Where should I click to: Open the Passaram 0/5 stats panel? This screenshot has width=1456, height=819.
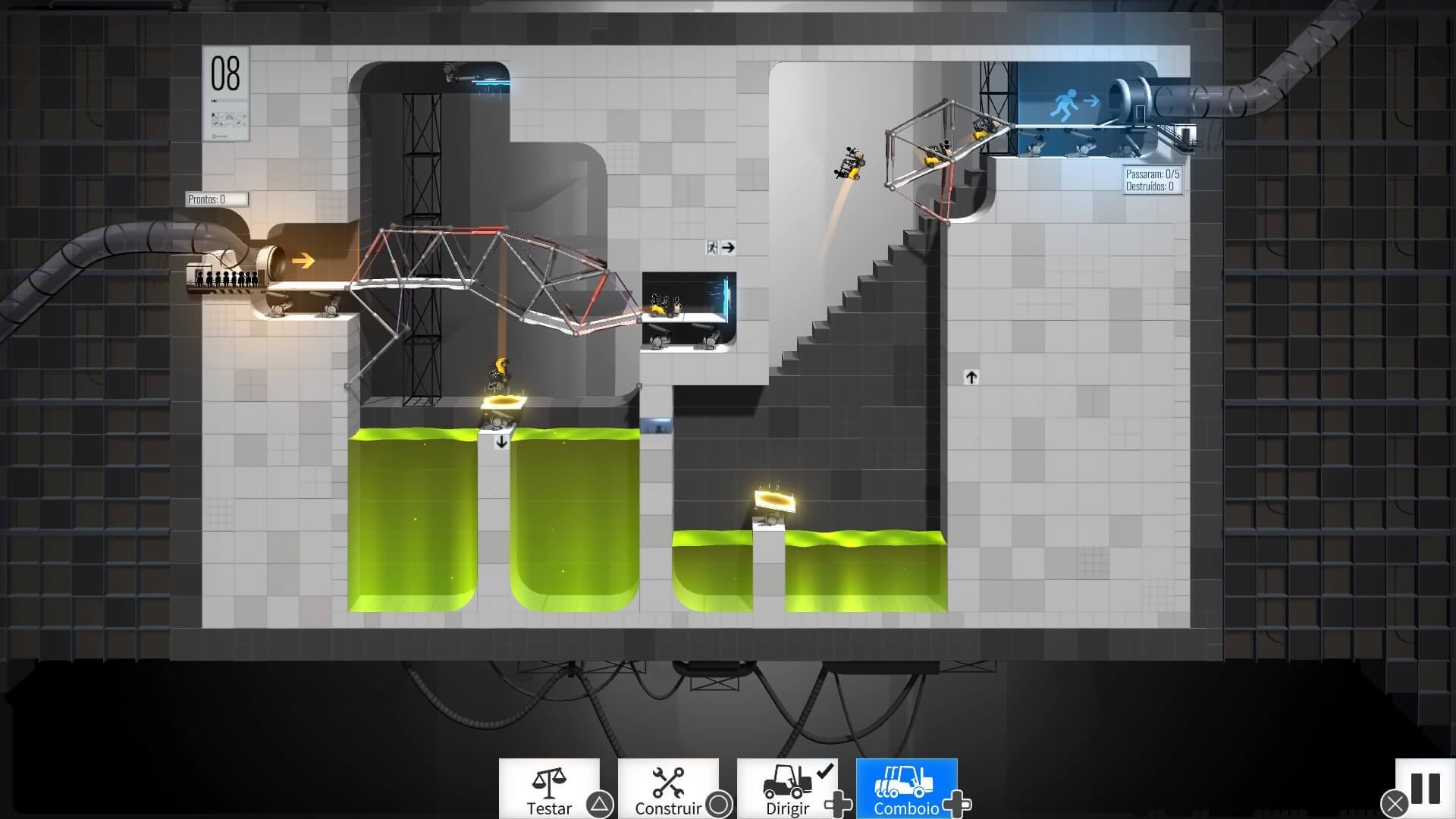click(x=1152, y=180)
